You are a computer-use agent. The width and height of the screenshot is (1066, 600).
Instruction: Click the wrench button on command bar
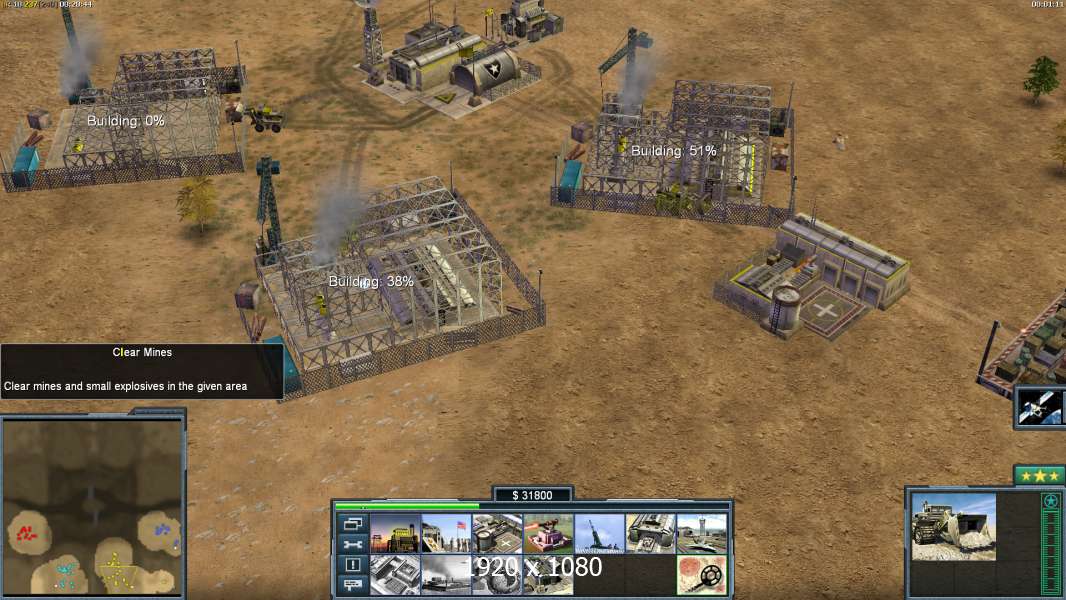(352, 545)
